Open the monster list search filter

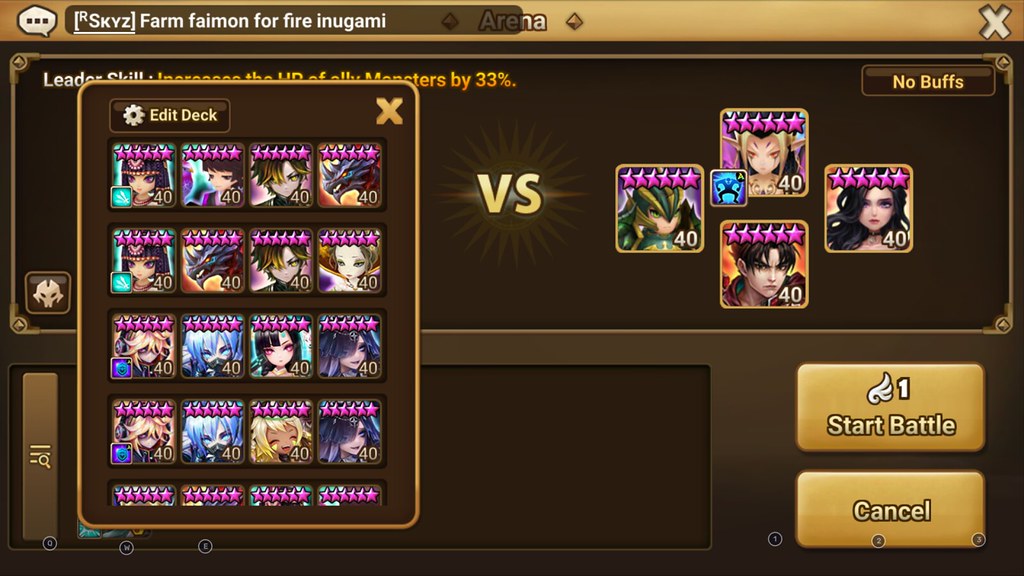pos(40,457)
